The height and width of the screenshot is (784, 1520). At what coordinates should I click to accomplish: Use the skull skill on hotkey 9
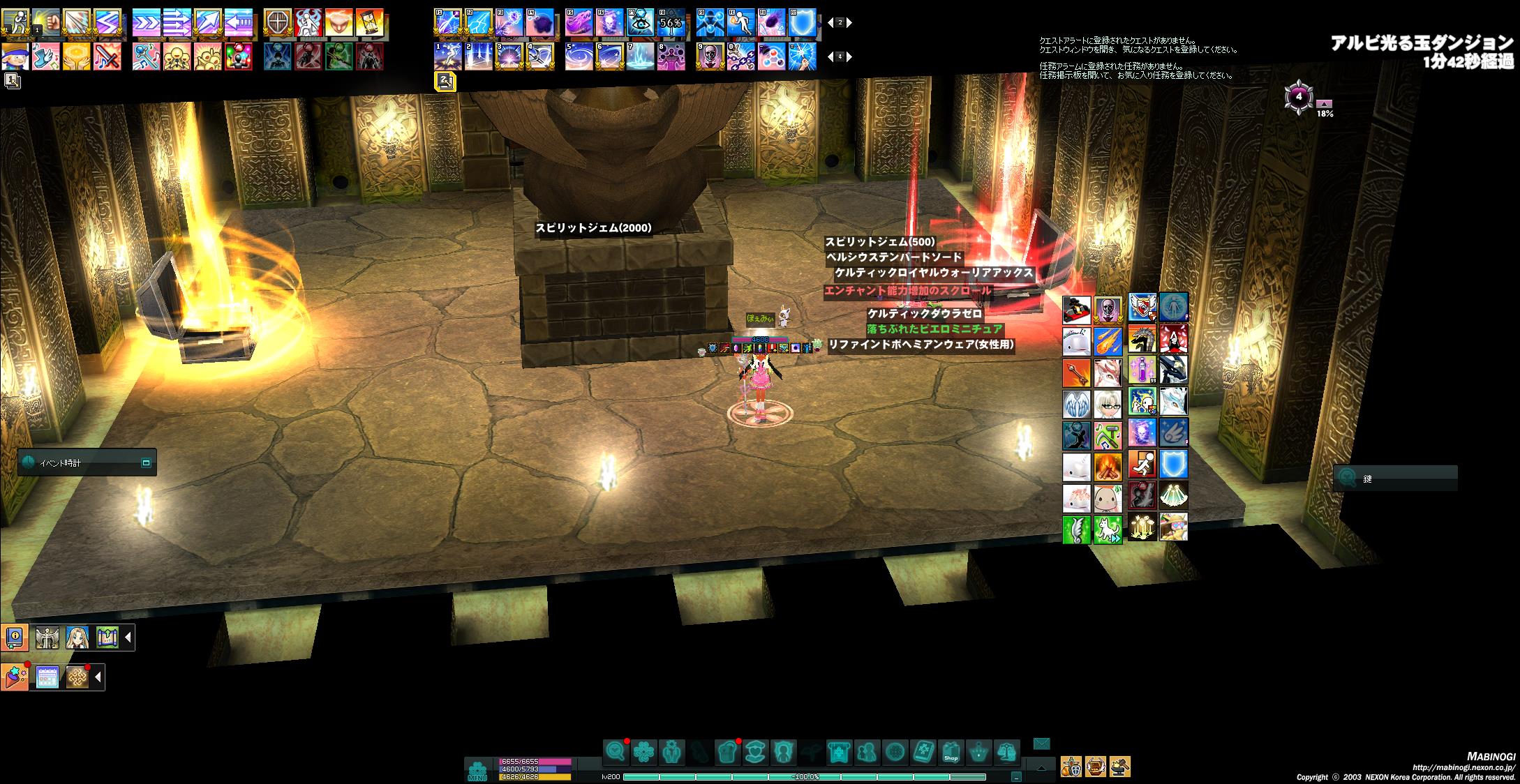(710, 56)
